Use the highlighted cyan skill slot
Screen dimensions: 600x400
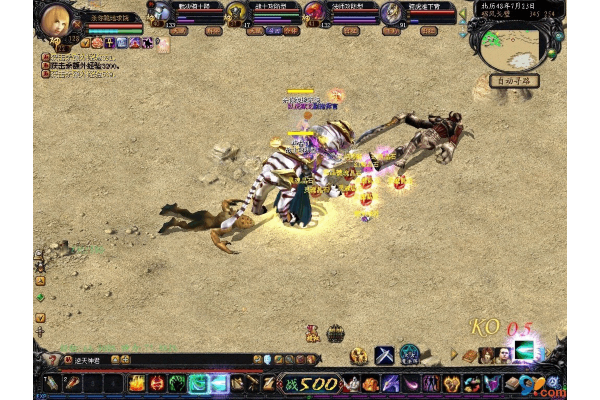(x=198, y=383)
